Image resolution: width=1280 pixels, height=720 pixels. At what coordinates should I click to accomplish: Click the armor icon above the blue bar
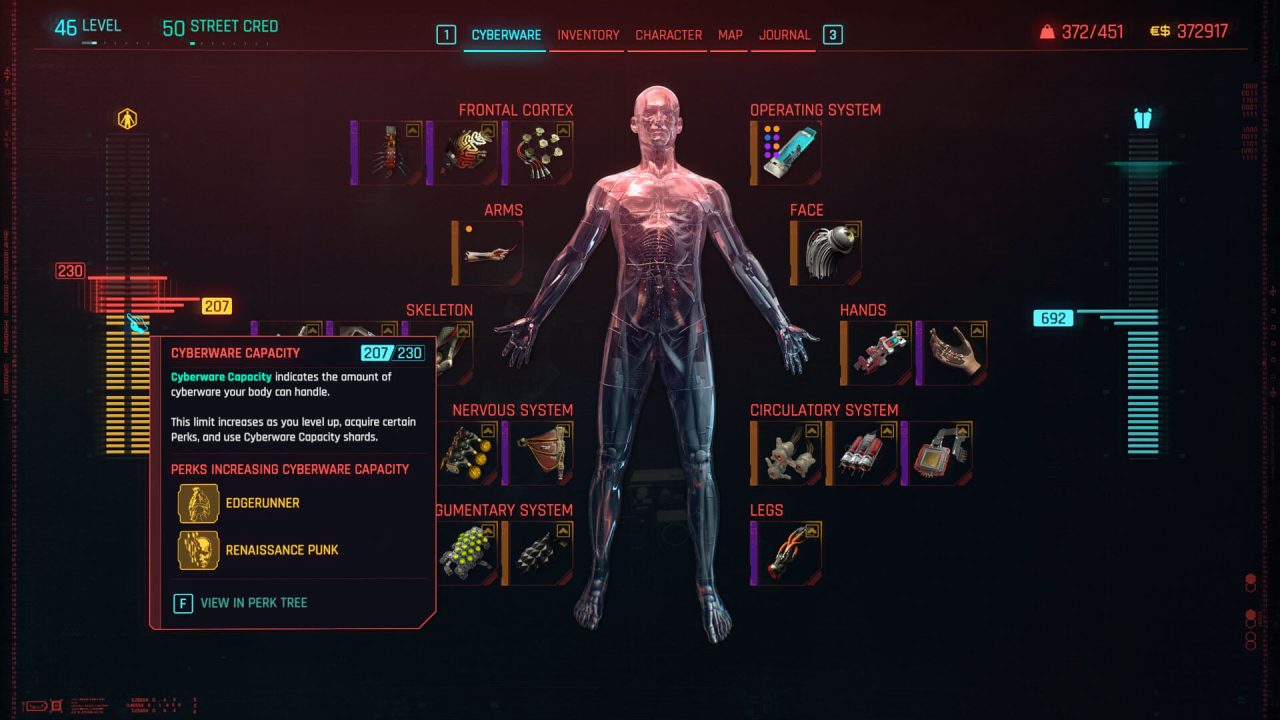[x=1143, y=120]
